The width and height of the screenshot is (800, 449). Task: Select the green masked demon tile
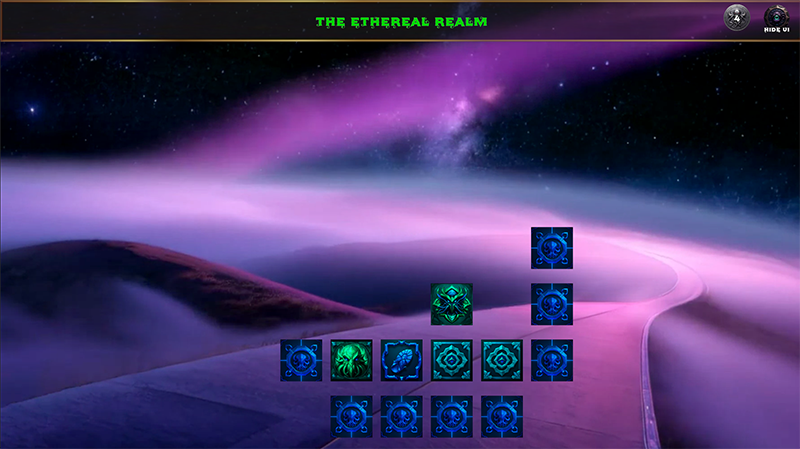[x=452, y=304]
